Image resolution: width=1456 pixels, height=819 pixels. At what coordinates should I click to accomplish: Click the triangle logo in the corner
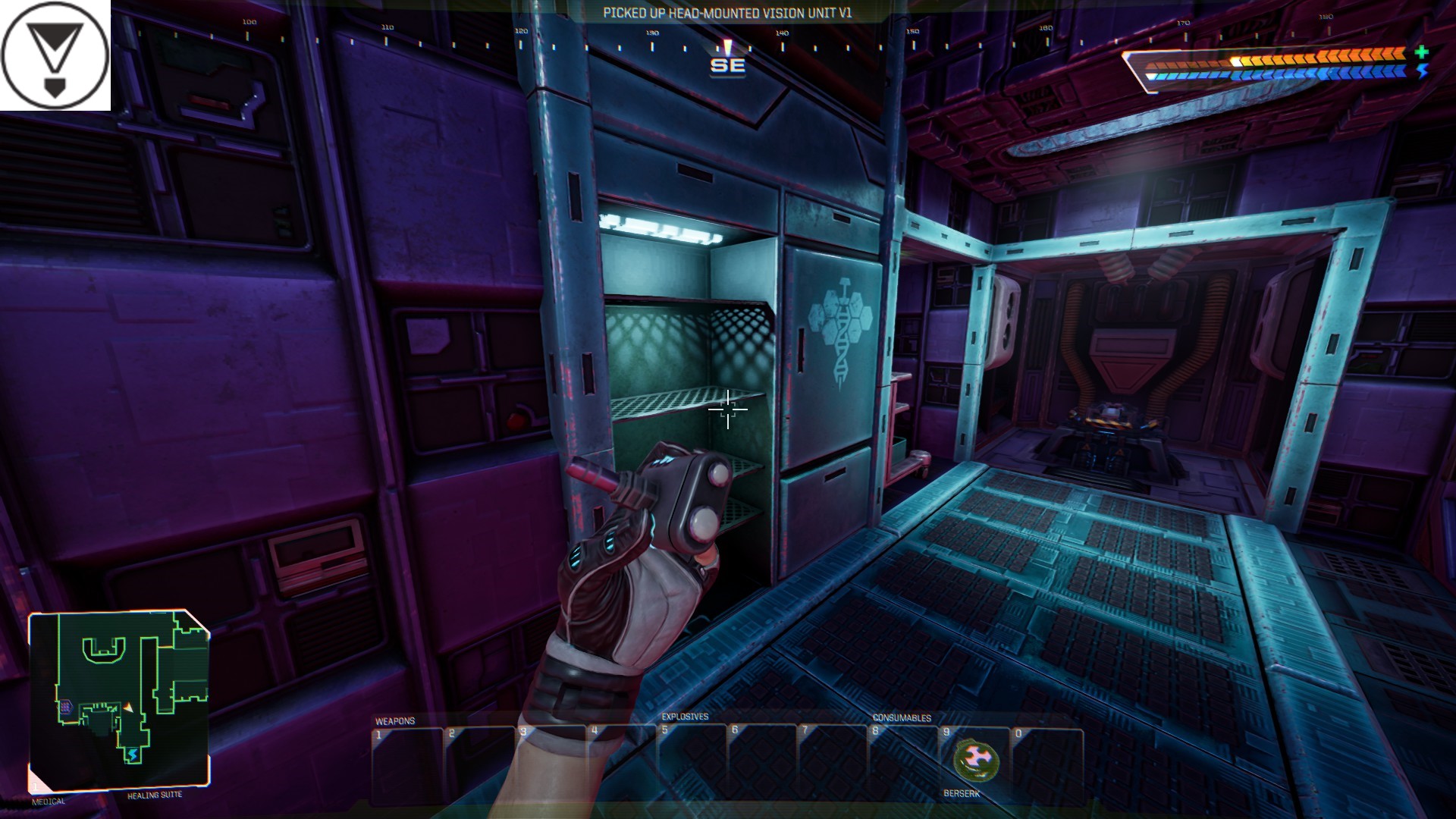55,55
